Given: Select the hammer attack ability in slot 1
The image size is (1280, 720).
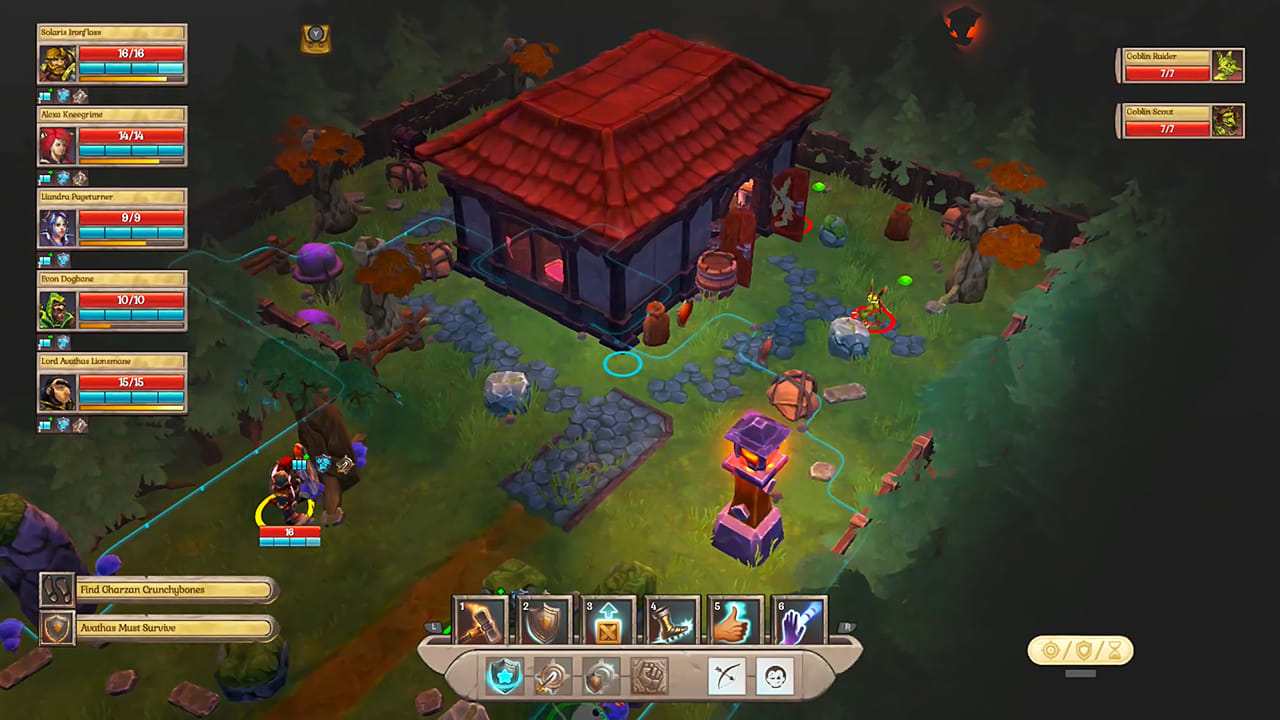Looking at the screenshot, I should click(480, 620).
